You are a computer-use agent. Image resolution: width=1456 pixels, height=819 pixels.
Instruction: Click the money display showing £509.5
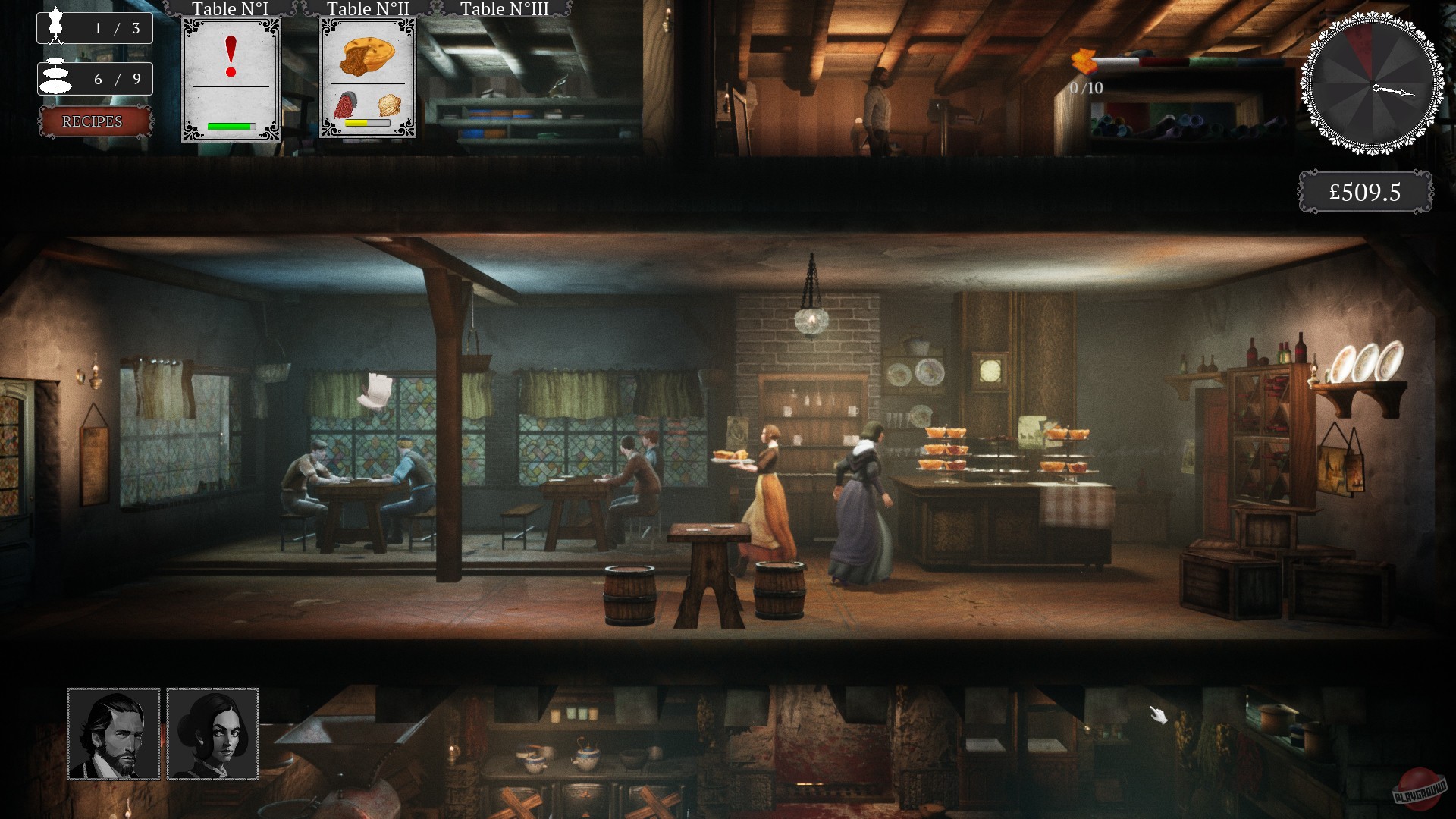point(1364,191)
